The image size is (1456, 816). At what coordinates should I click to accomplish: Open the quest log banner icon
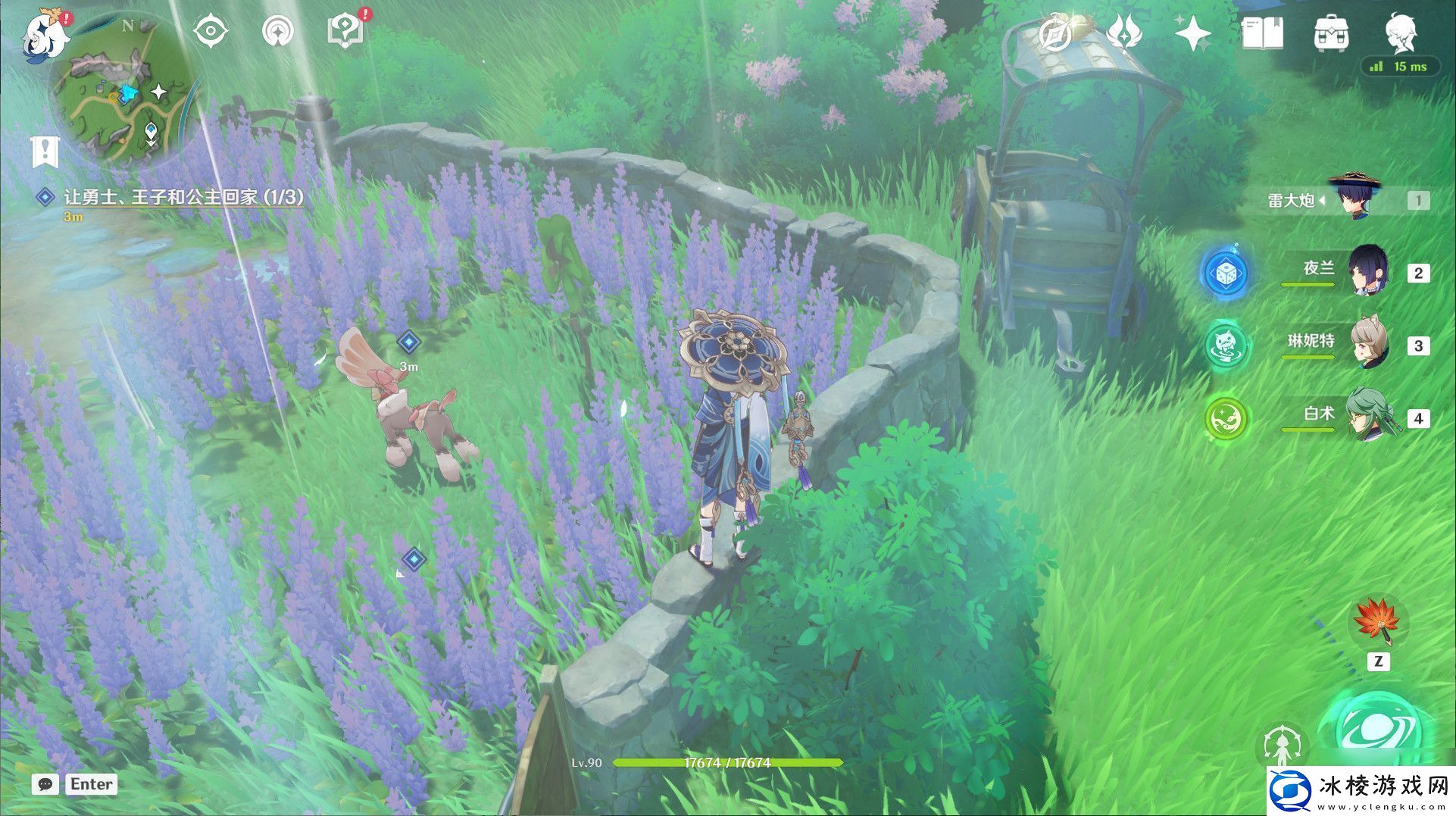click(45, 152)
